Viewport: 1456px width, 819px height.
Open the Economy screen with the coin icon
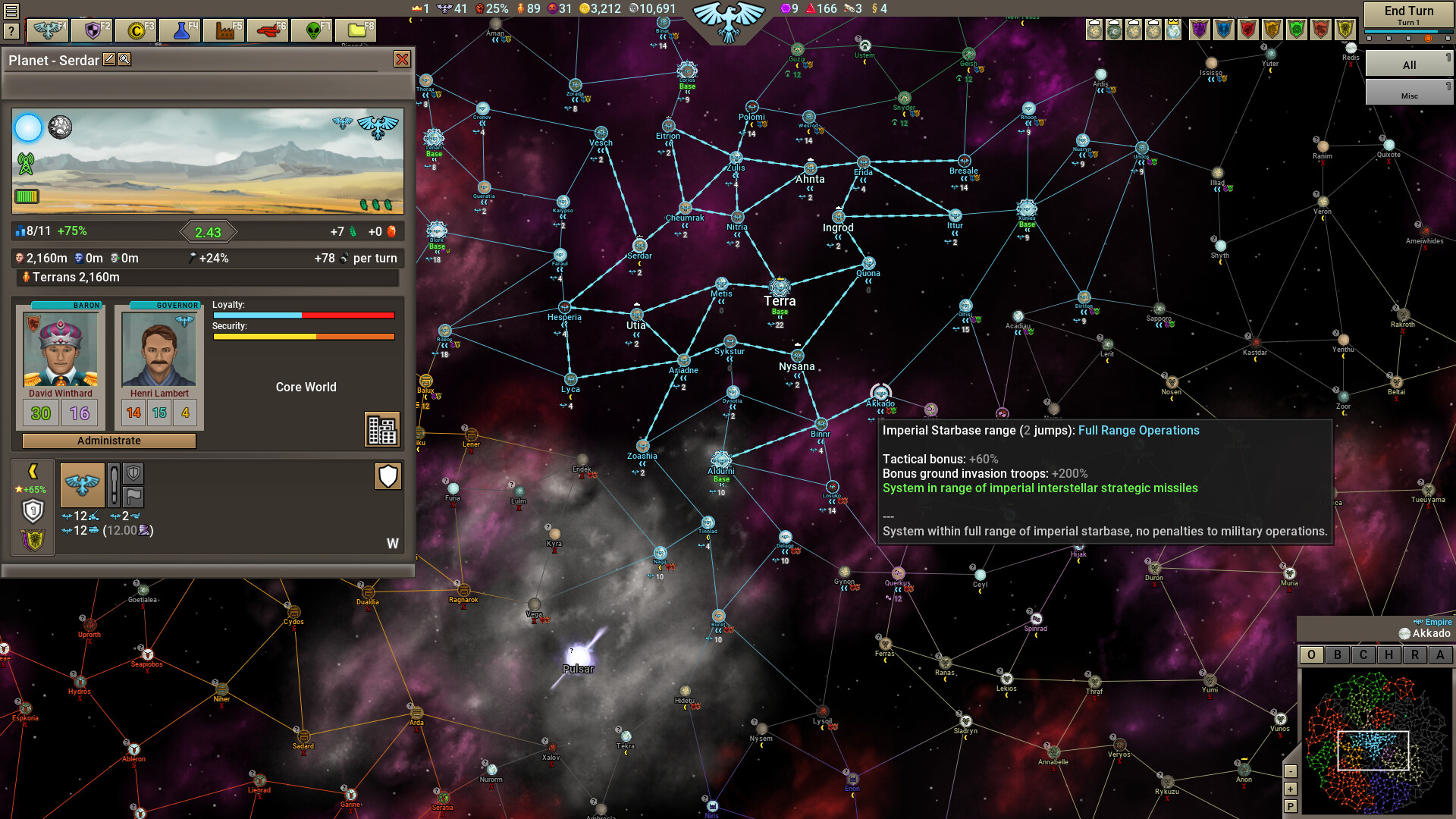pos(136,30)
